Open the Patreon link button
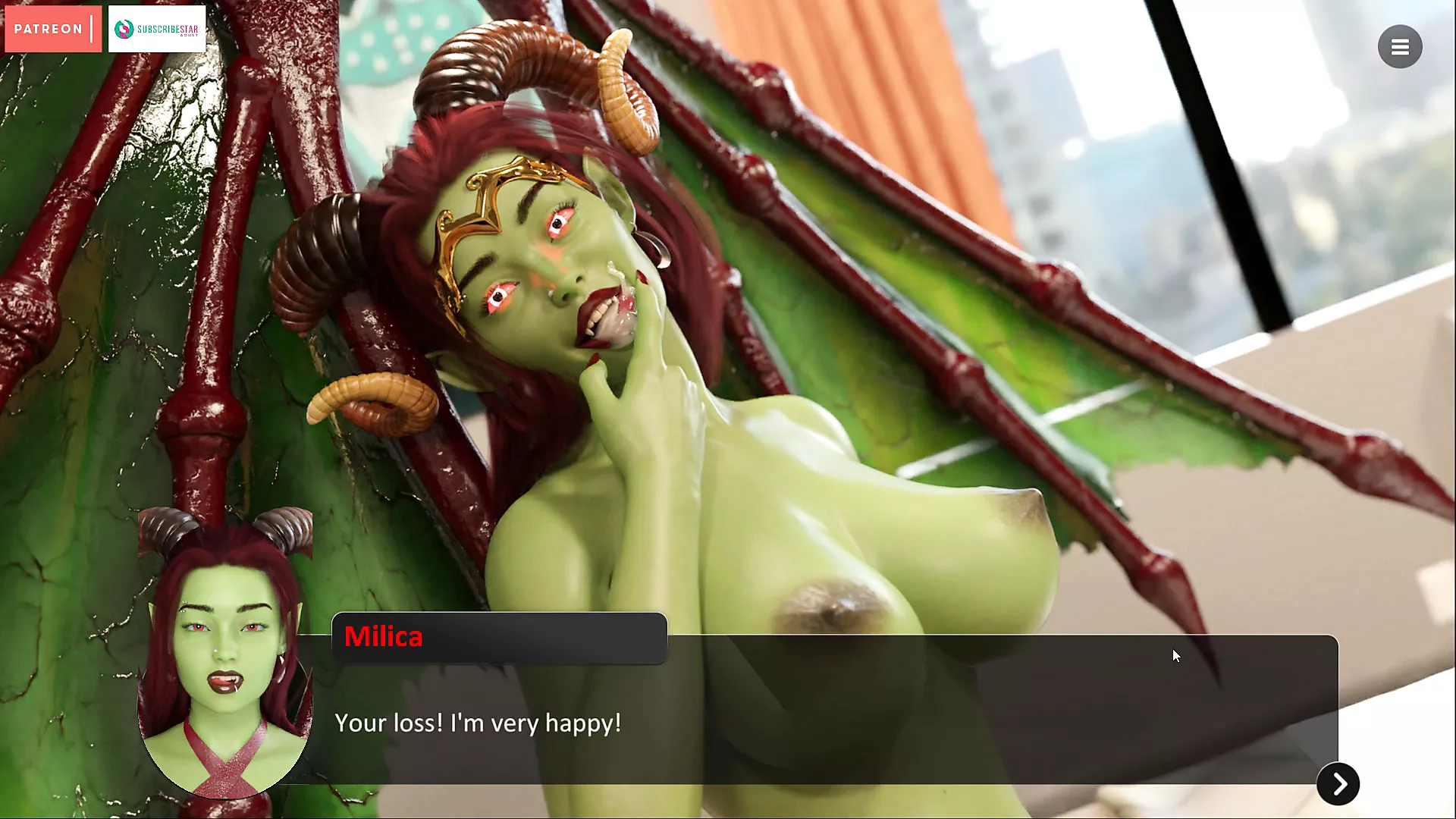Image resolution: width=1456 pixels, height=819 pixels. [52, 29]
